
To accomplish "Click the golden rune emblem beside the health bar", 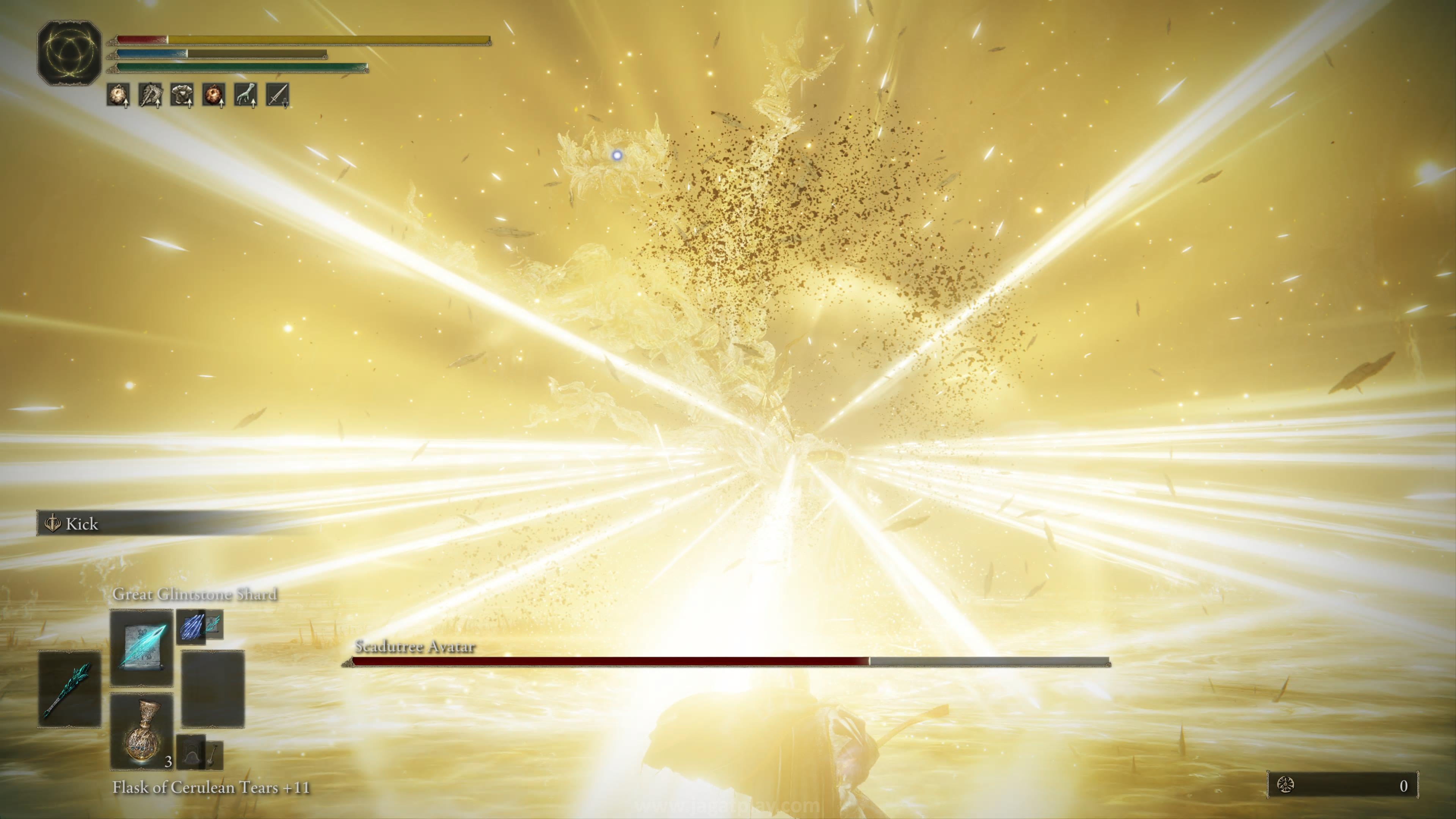I will pyautogui.click(x=69, y=53).
